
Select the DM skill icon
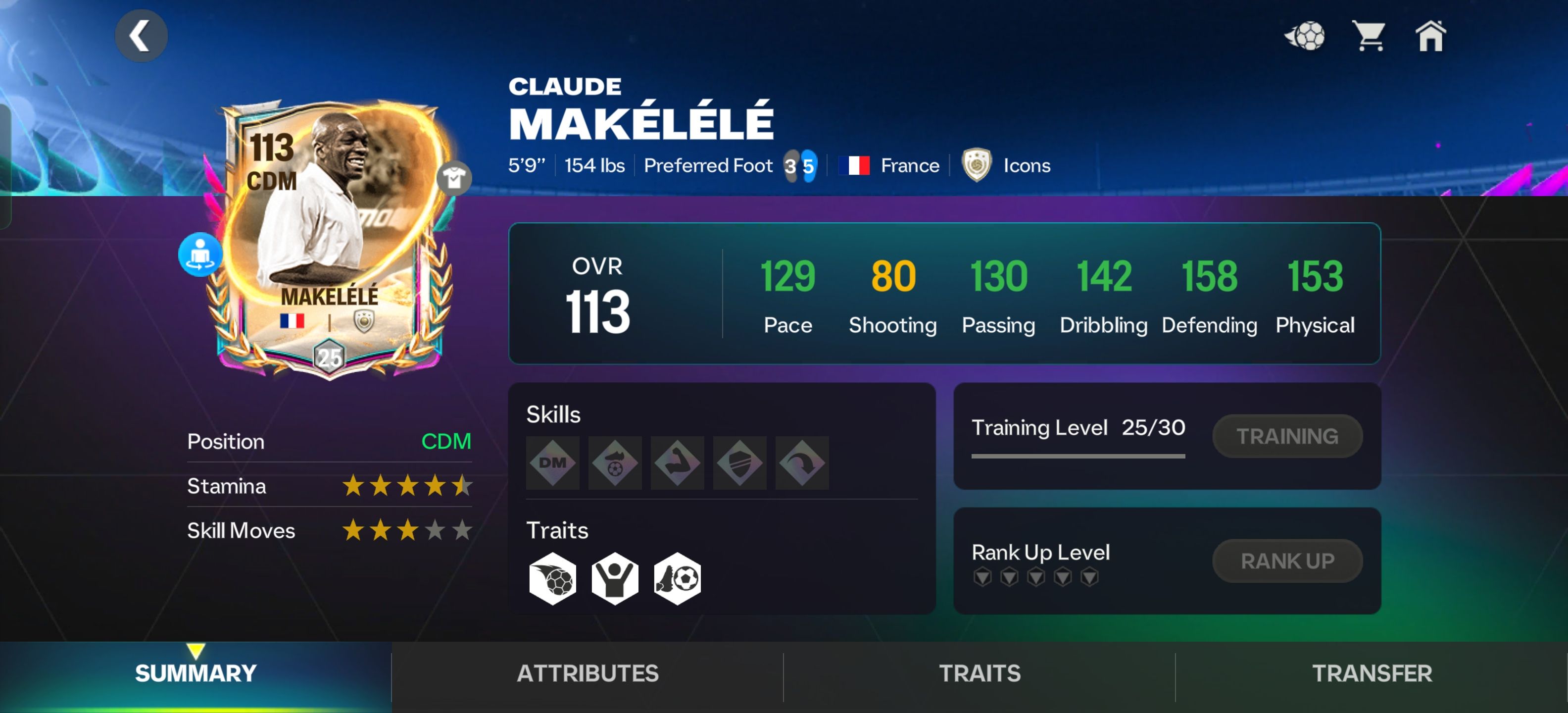(553, 463)
